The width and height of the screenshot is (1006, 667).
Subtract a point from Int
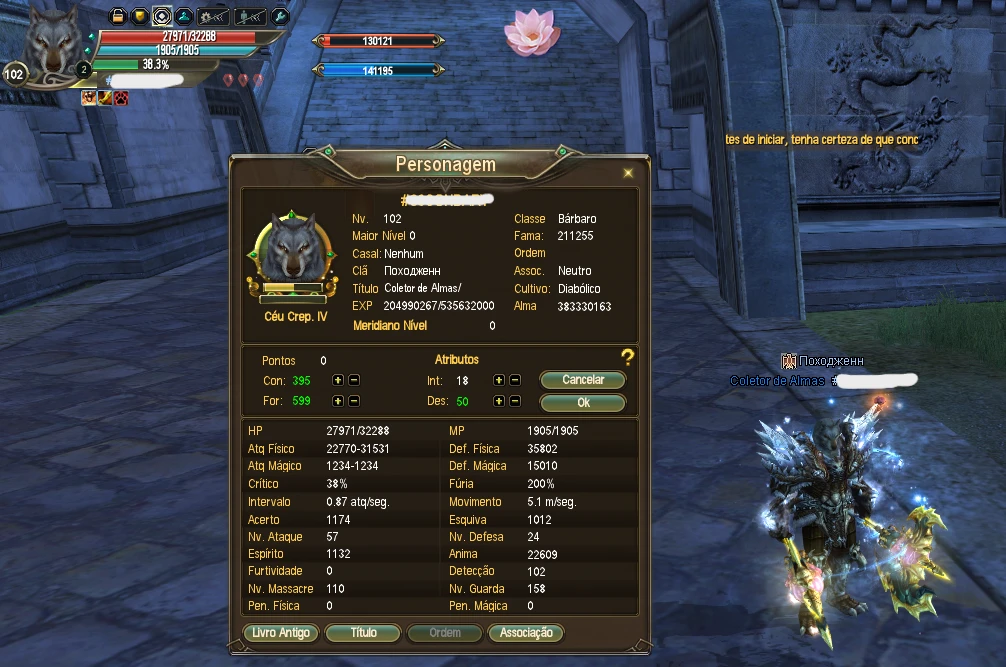515,380
